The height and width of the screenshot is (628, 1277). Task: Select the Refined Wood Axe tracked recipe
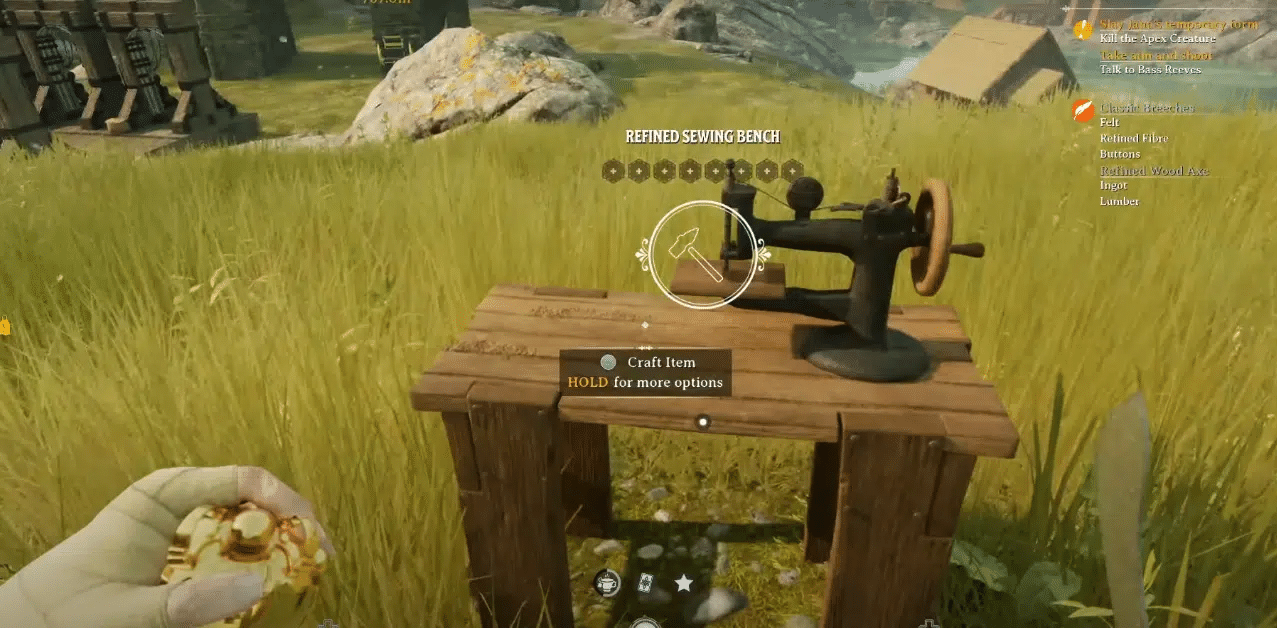tap(1154, 170)
